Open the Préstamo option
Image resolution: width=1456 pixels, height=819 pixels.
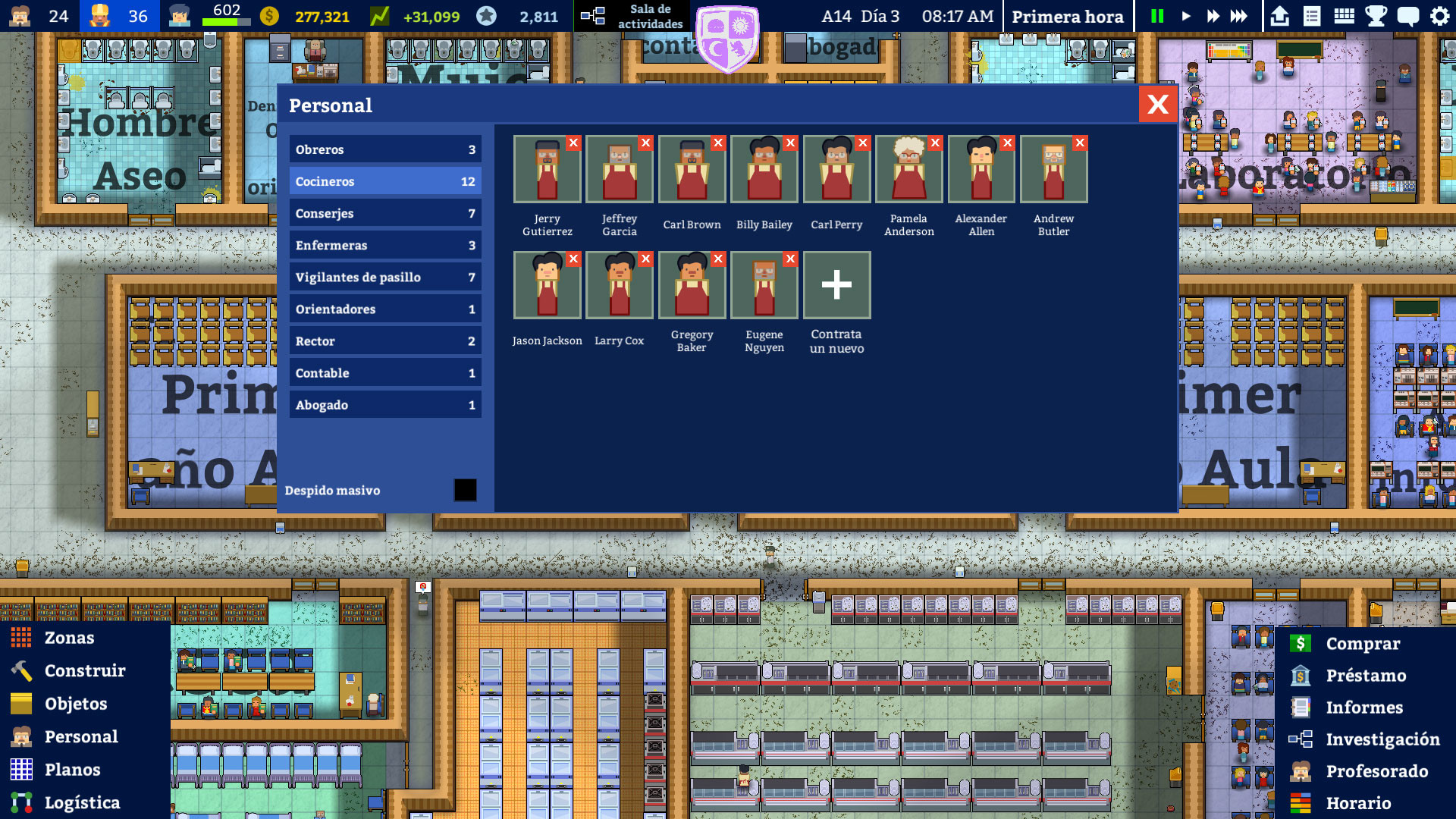1366,676
